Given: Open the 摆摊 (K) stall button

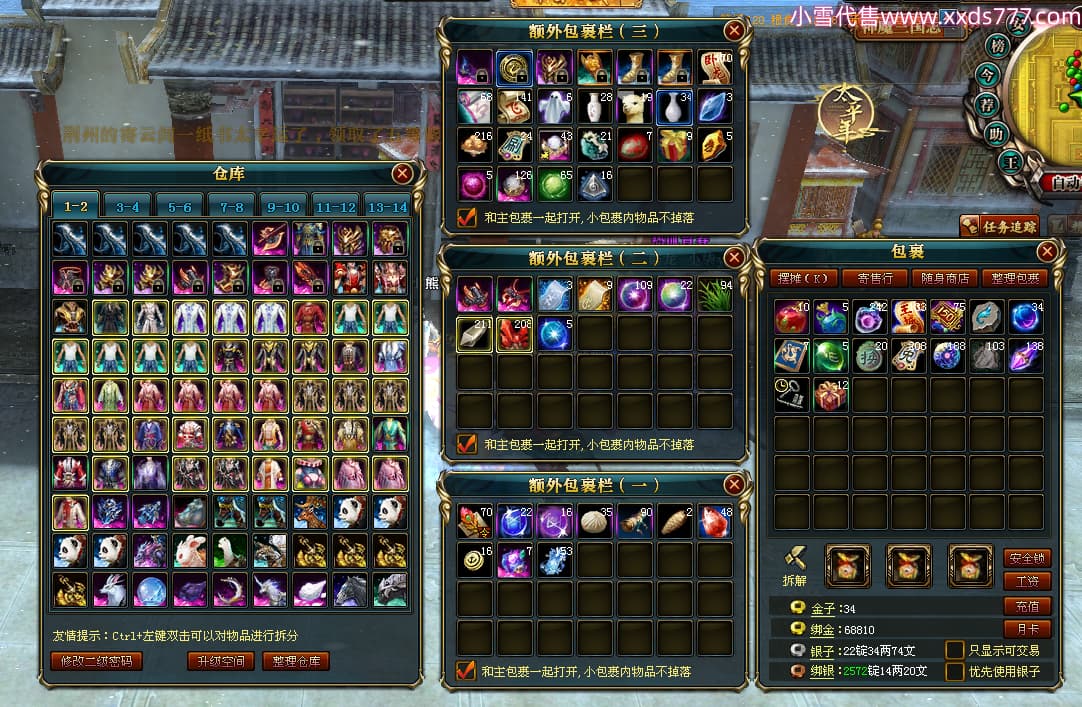Looking at the screenshot, I should [x=801, y=278].
